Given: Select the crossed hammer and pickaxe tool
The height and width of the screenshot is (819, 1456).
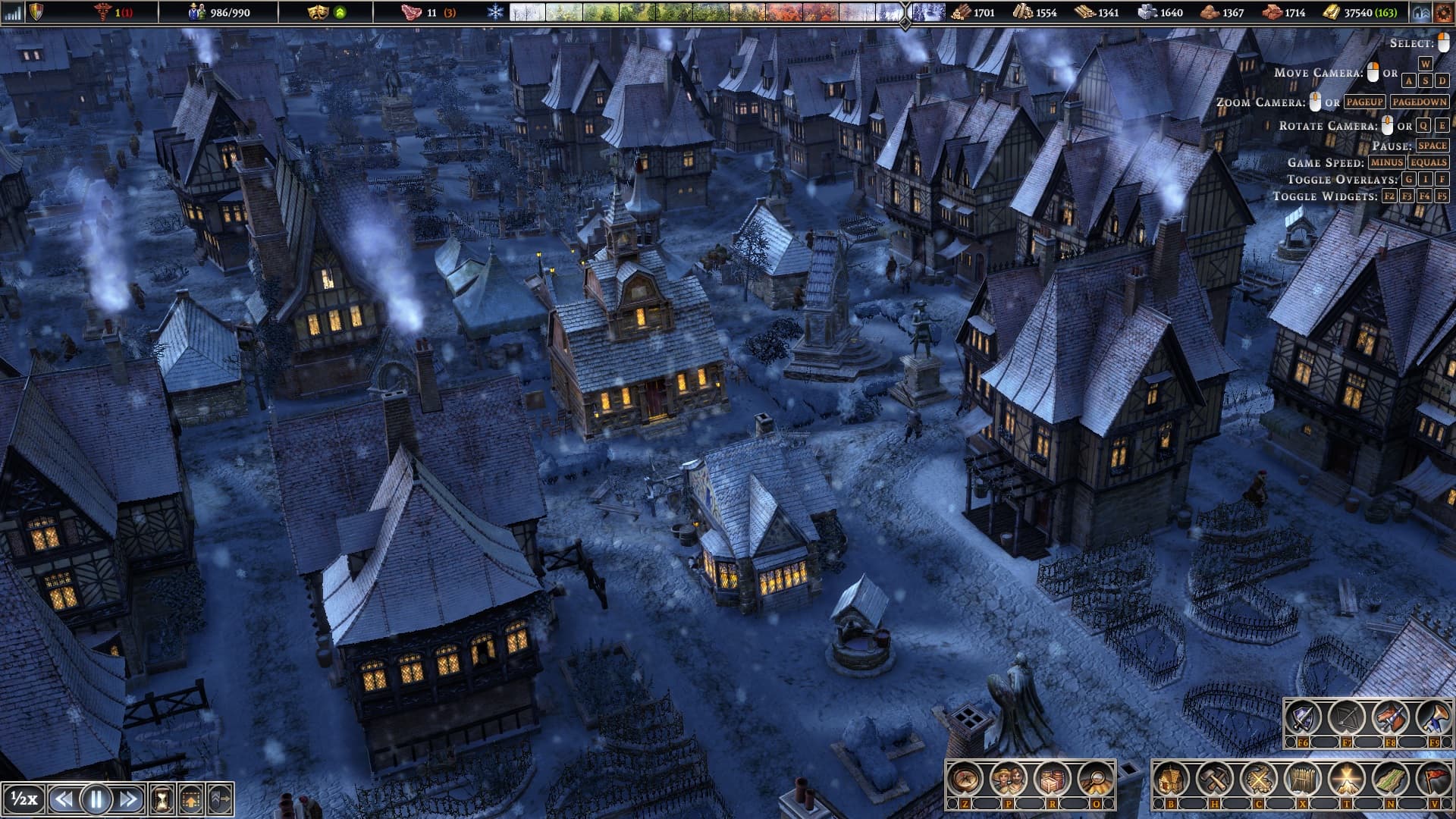Looking at the screenshot, I should pos(1215,779).
